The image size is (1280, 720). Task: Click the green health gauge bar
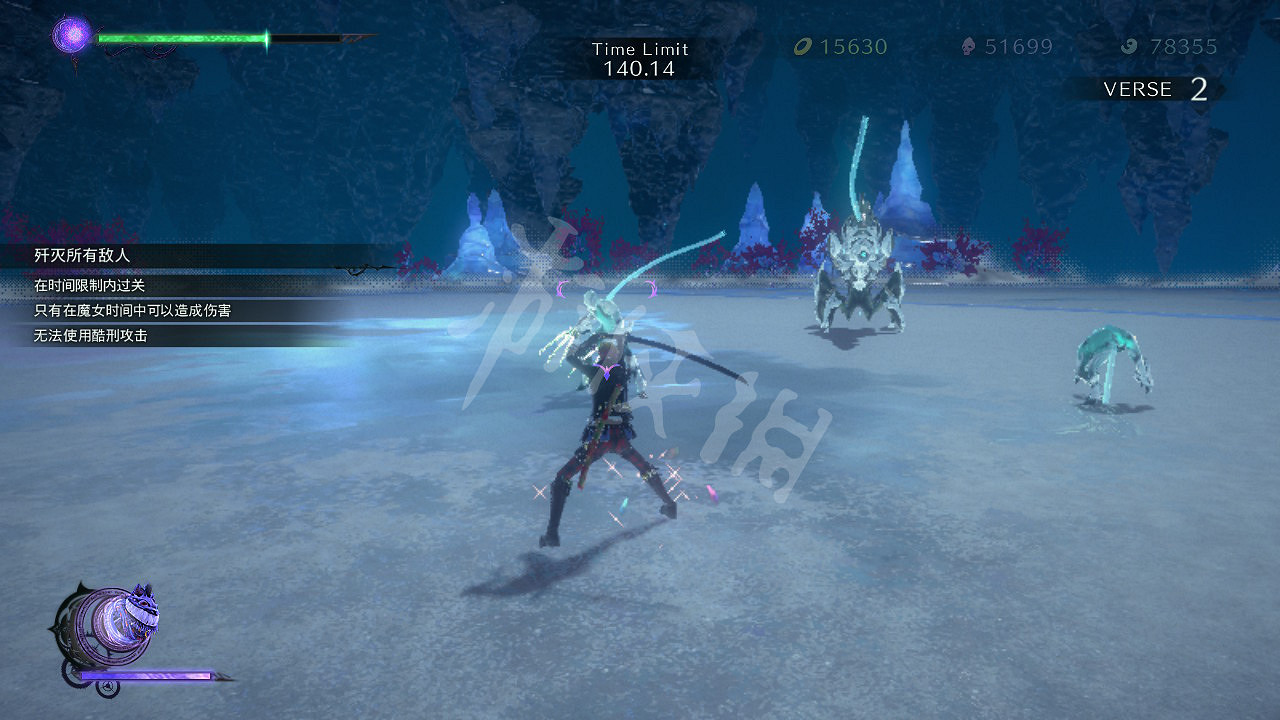[180, 37]
